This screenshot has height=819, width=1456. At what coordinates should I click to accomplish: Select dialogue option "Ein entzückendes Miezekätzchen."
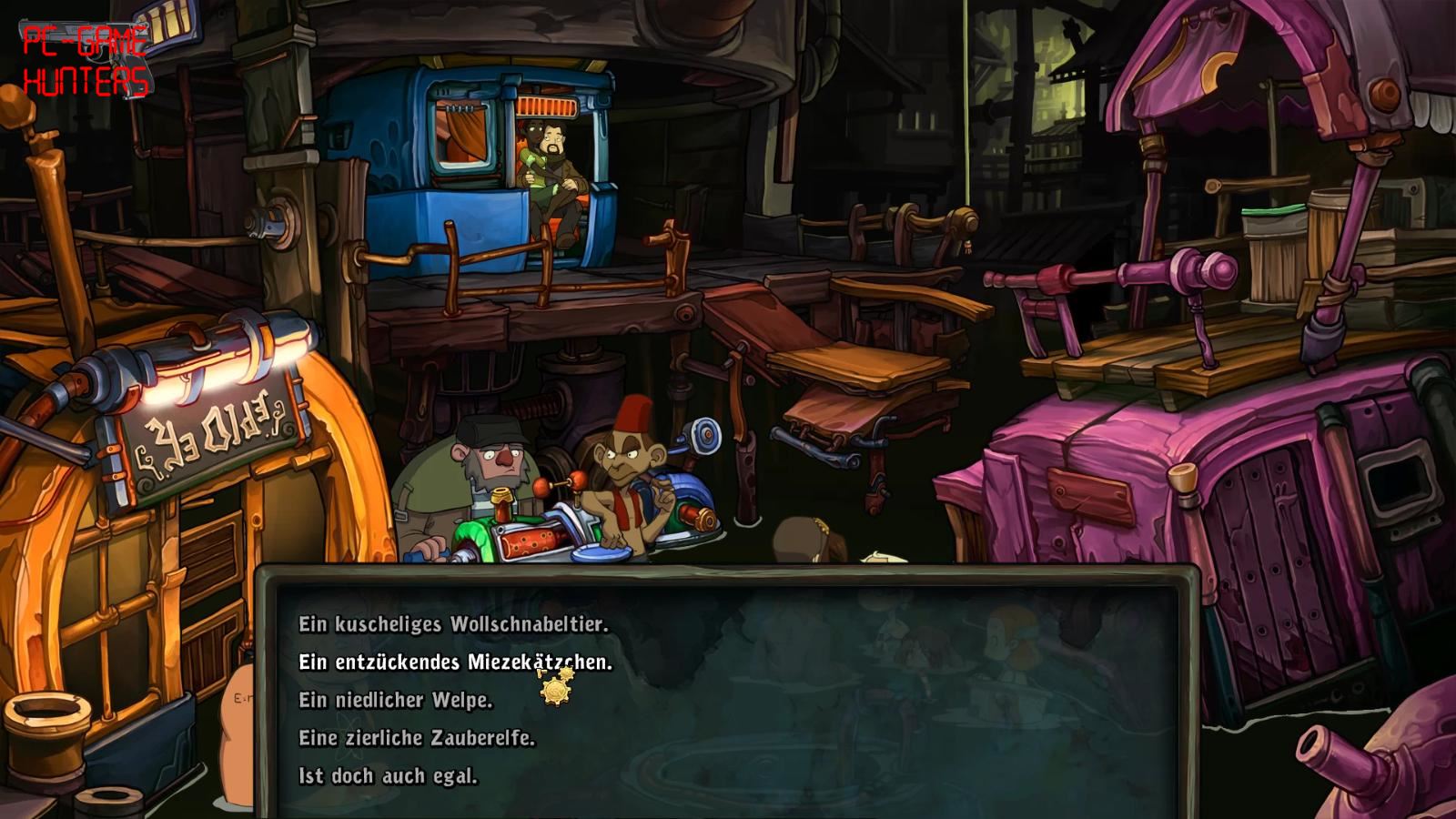tap(455, 662)
